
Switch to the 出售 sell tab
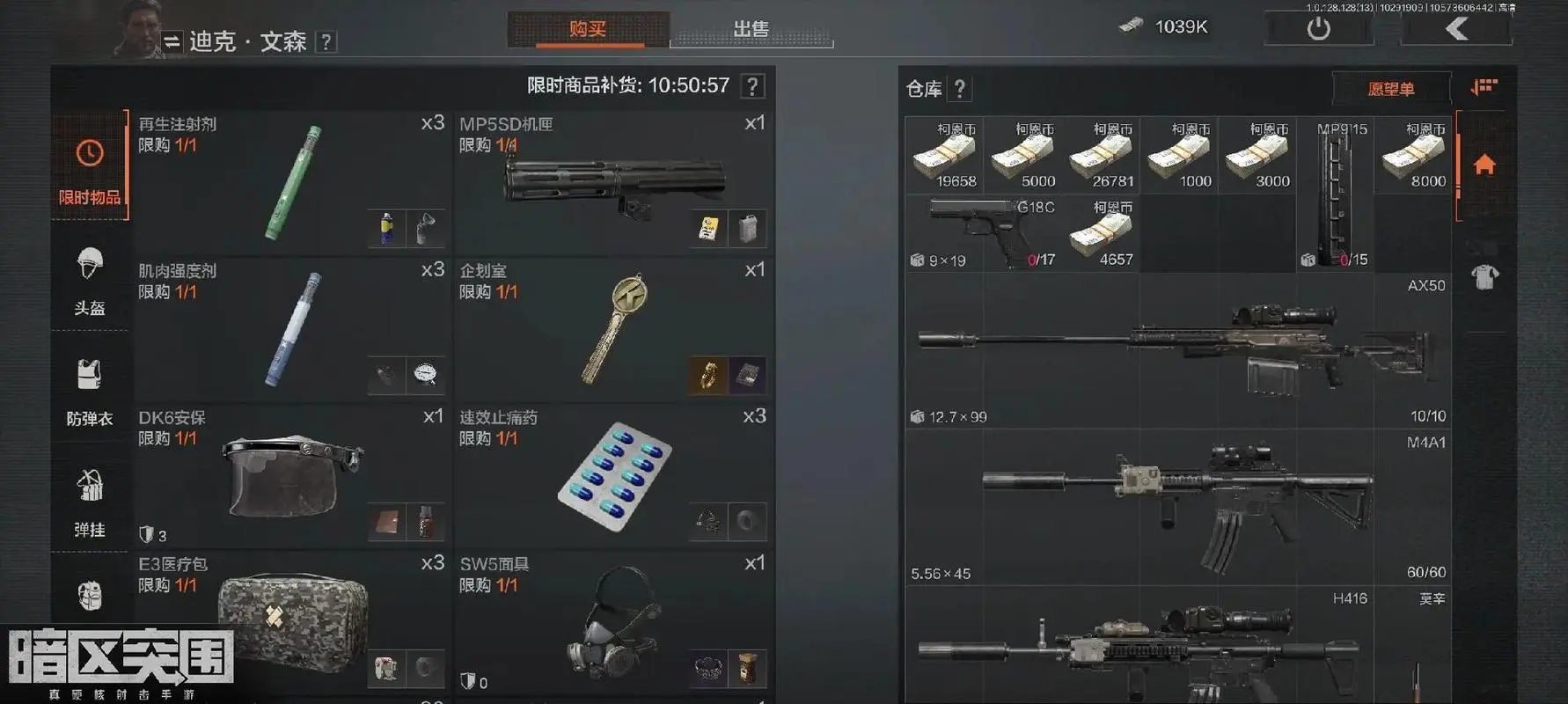pyautogui.click(x=752, y=29)
